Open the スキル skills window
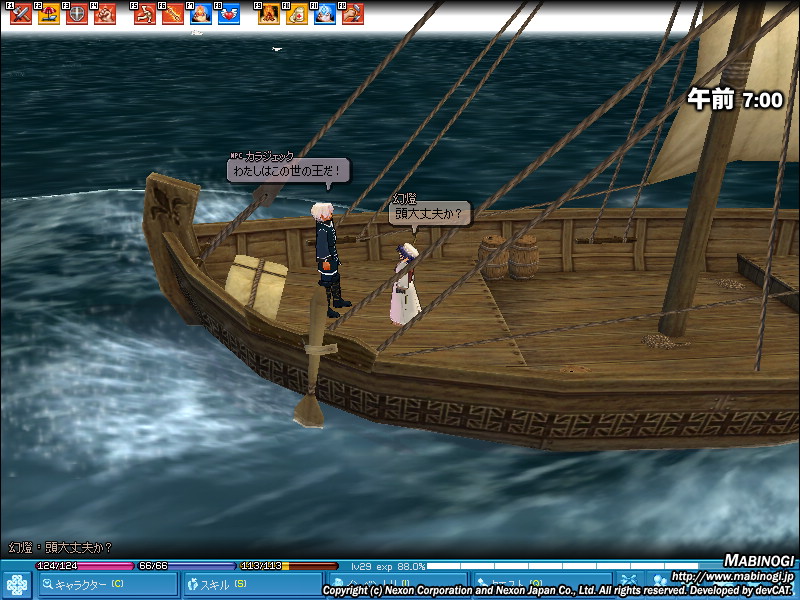800x600 pixels. click(252, 584)
